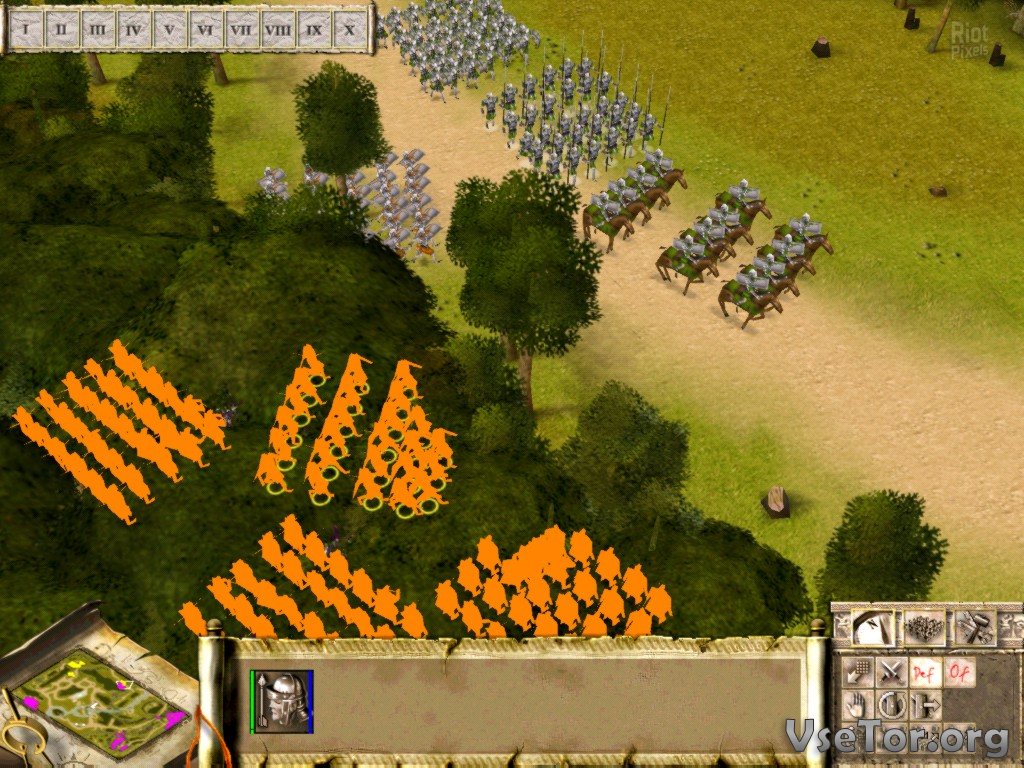The width and height of the screenshot is (1024, 768).
Task: Select control group VIII
Action: (x=278, y=28)
